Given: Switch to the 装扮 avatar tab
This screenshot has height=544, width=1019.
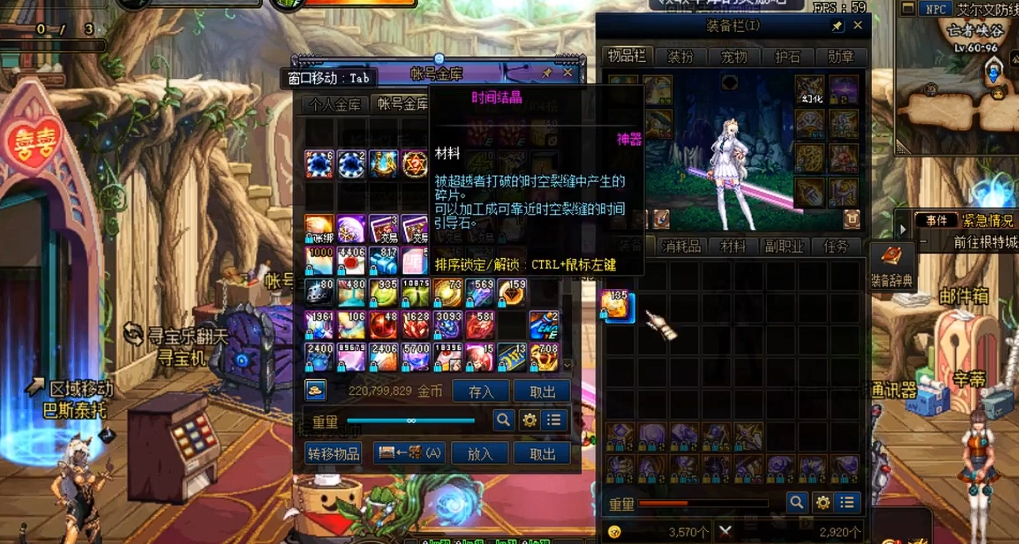Looking at the screenshot, I should (680, 57).
